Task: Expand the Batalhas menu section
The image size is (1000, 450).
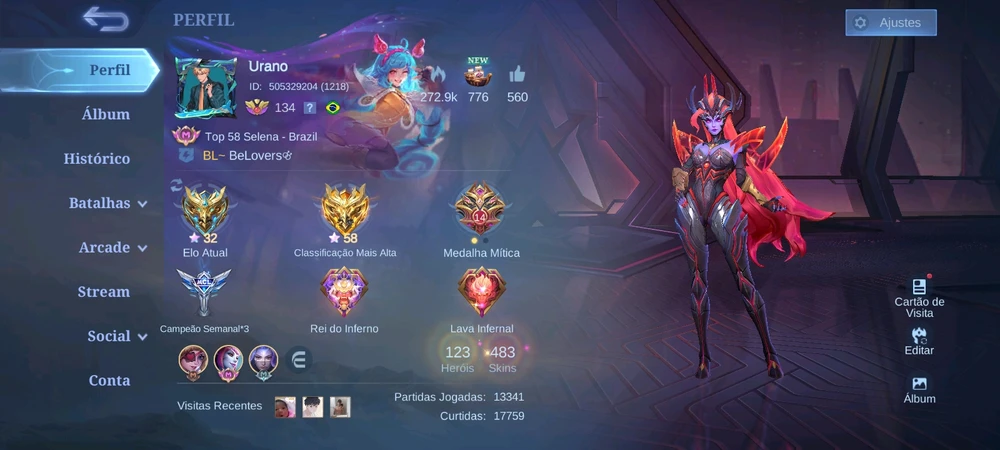Action: 107,203
